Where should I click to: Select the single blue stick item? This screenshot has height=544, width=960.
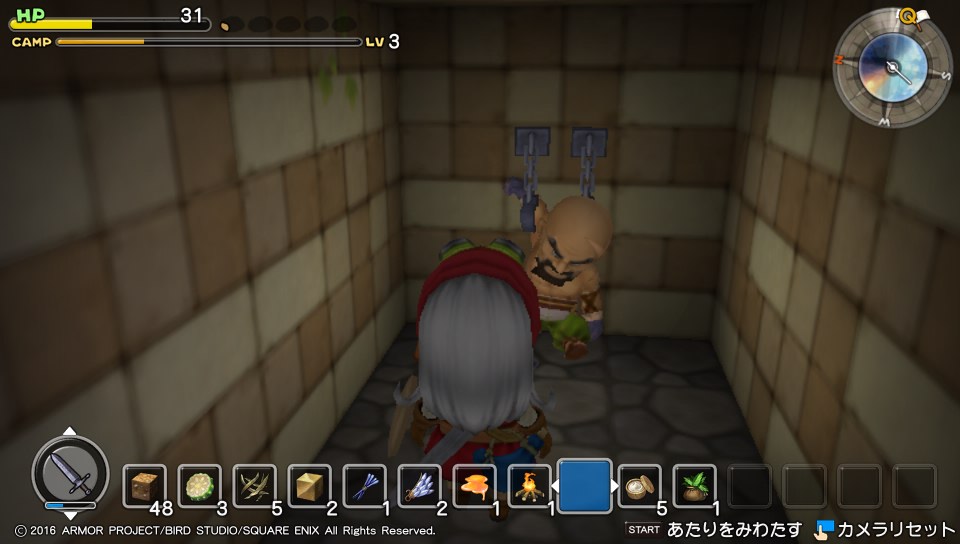point(364,486)
